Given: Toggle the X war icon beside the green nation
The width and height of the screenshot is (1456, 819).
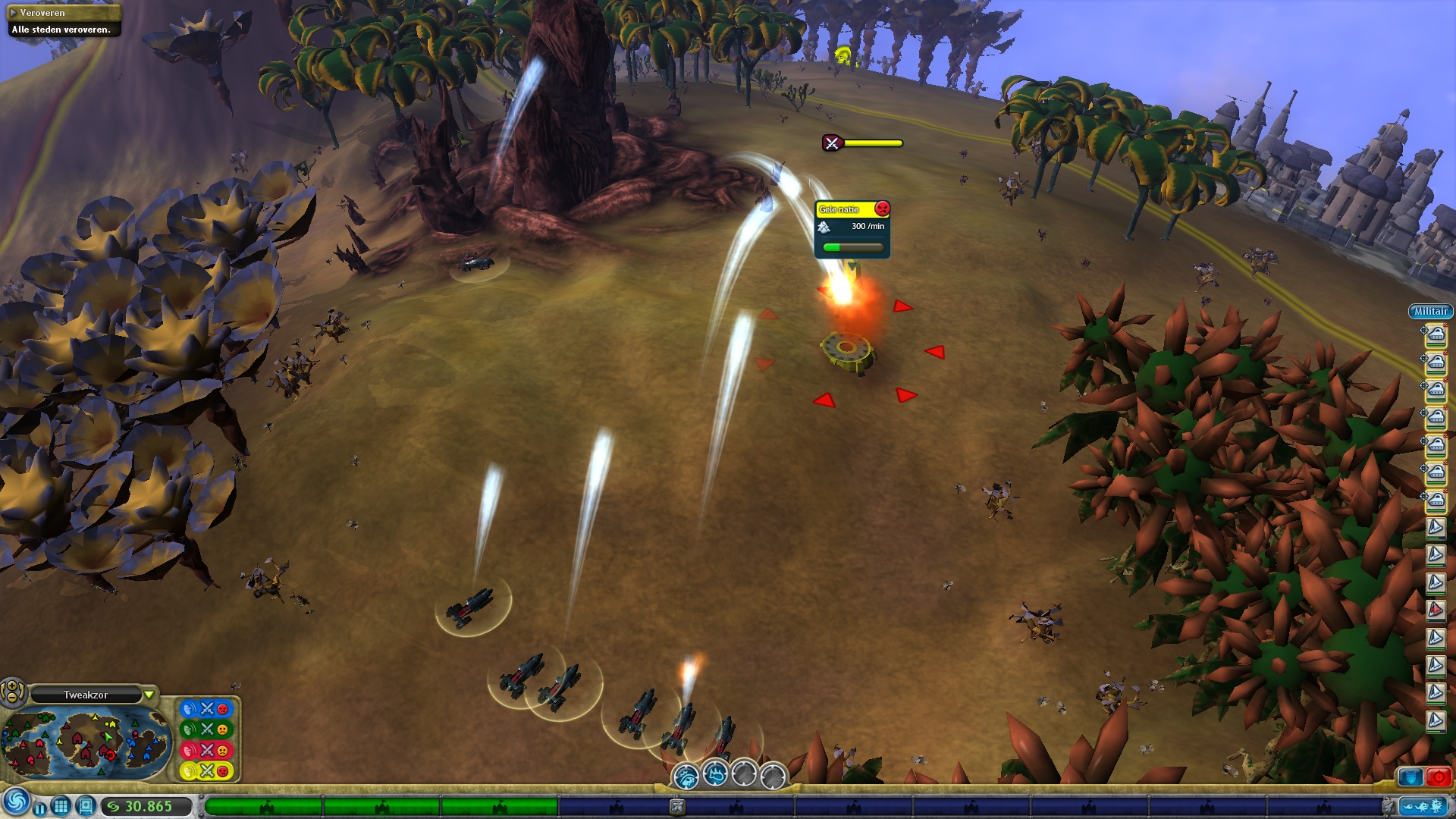Looking at the screenshot, I should coord(206,730).
